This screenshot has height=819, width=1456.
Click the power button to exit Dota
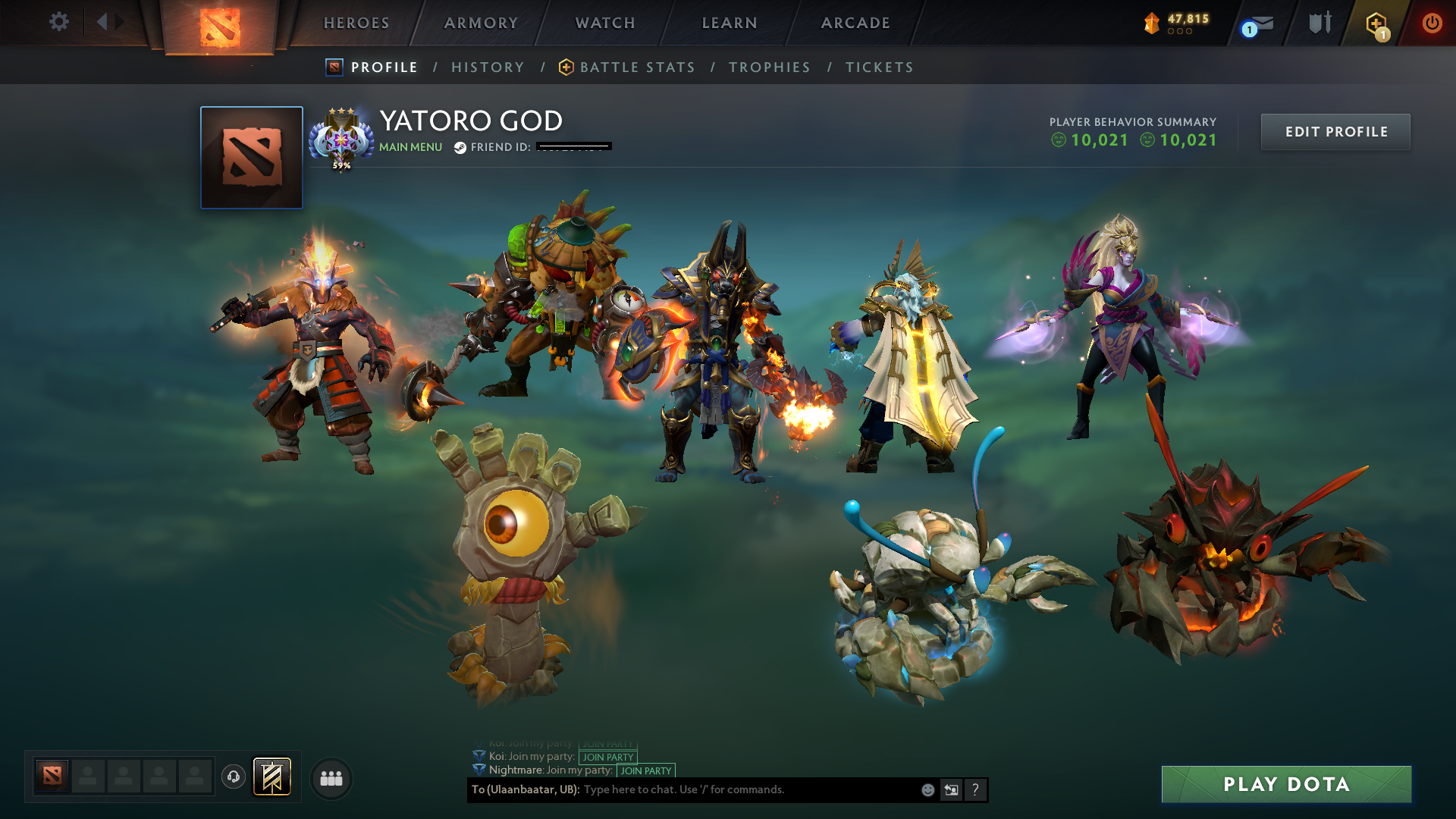[1432, 22]
